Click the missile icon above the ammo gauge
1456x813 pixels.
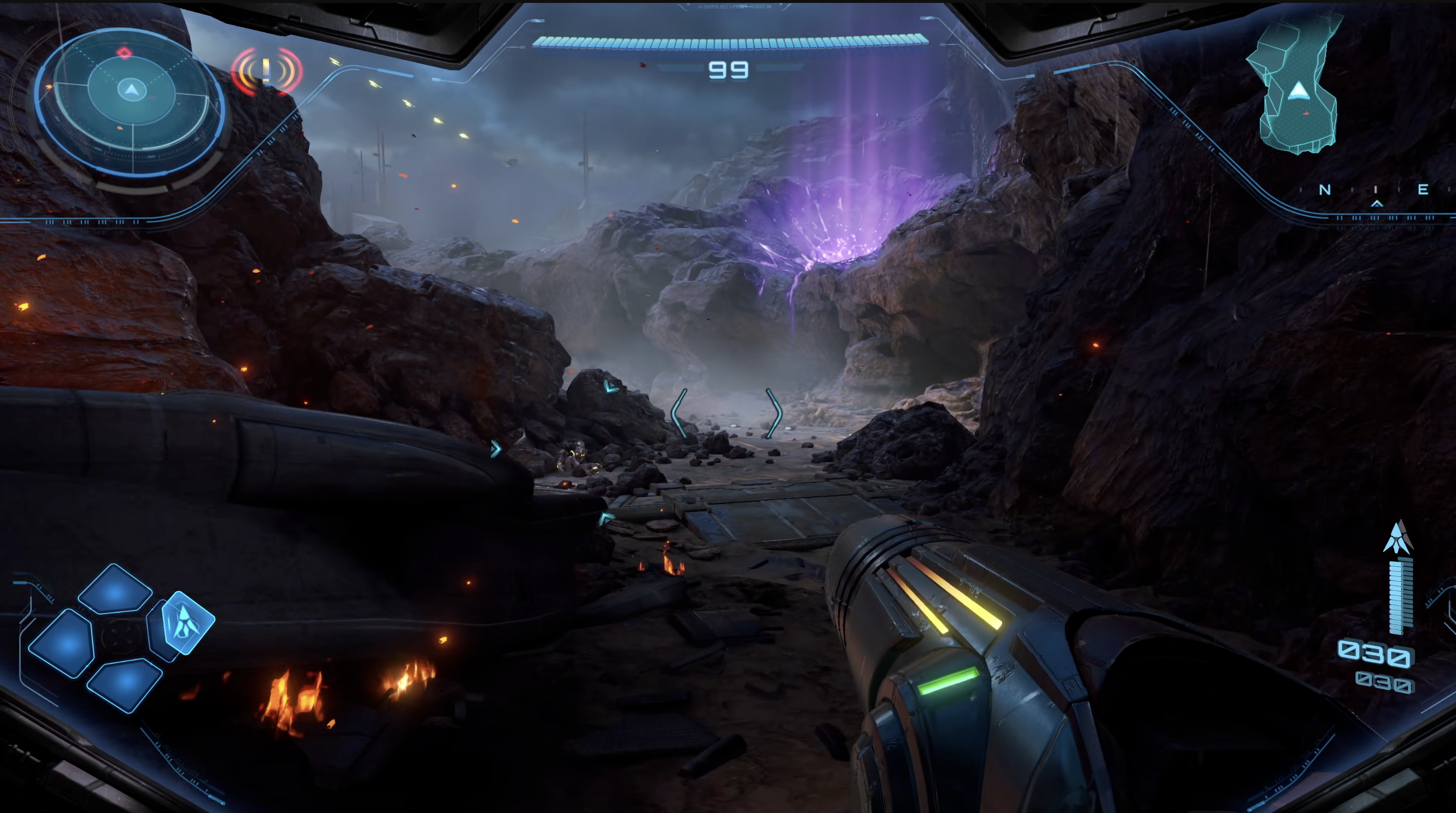[1397, 537]
